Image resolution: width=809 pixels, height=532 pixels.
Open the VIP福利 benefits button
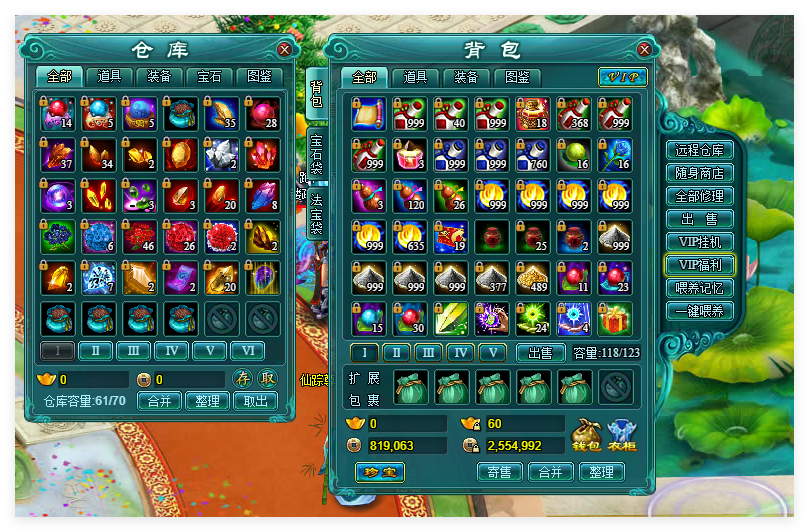coord(700,265)
